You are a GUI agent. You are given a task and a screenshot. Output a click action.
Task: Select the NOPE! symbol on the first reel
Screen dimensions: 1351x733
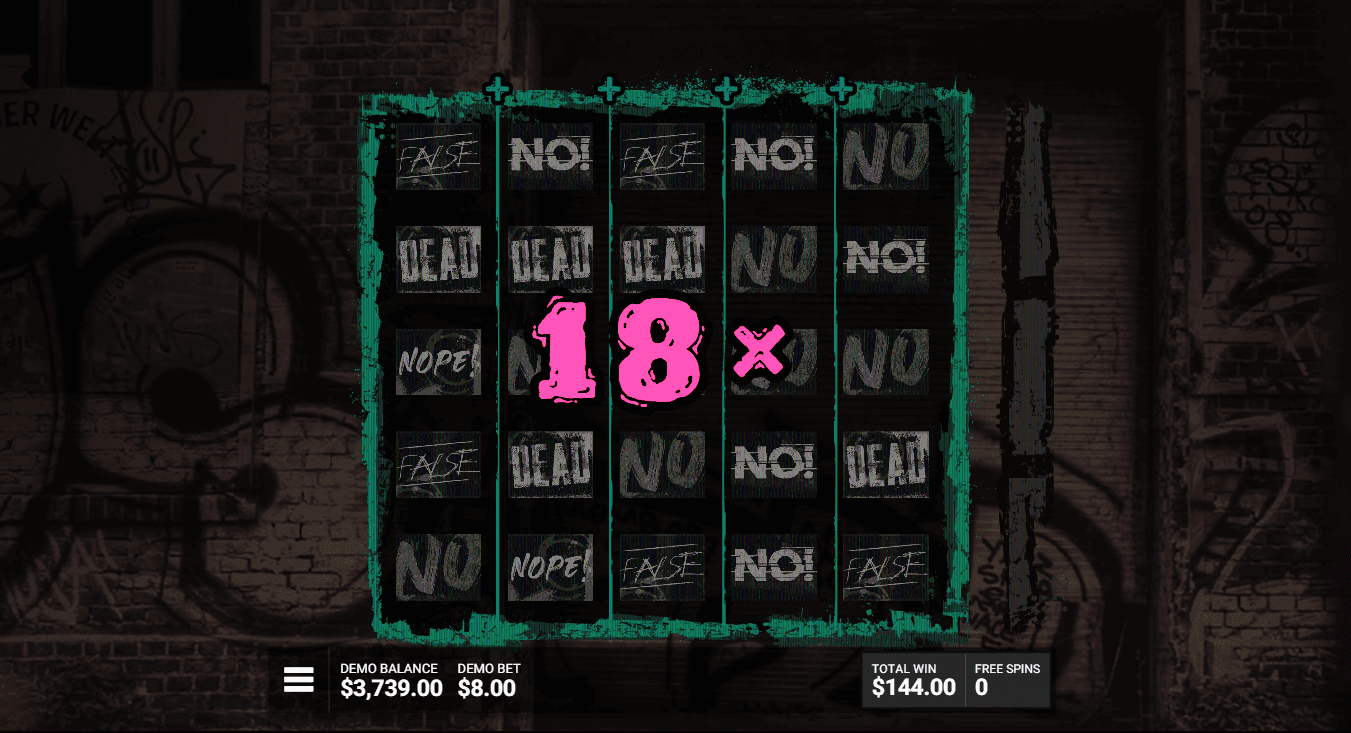click(437, 360)
